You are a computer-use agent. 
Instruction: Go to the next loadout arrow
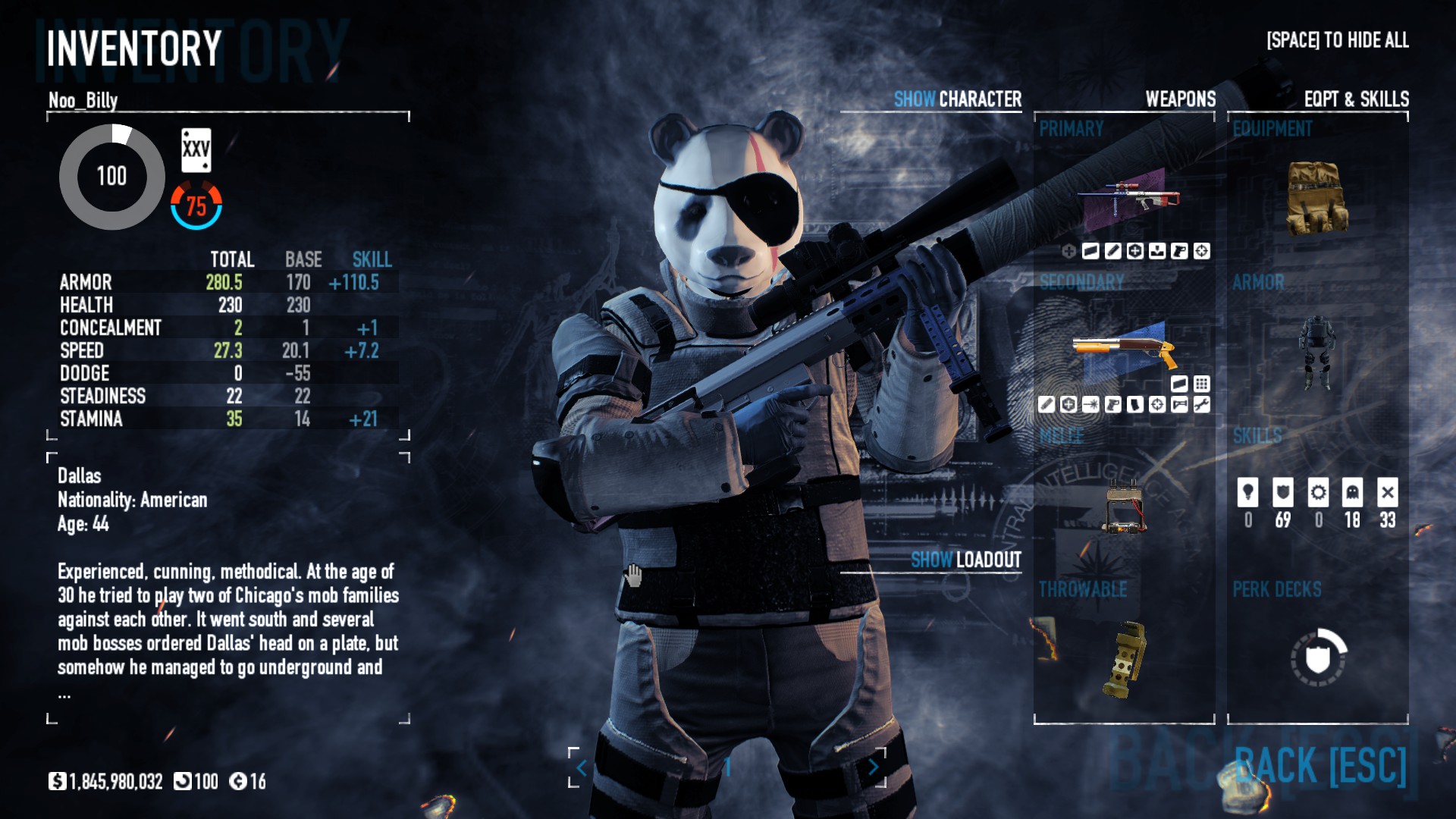tap(874, 767)
